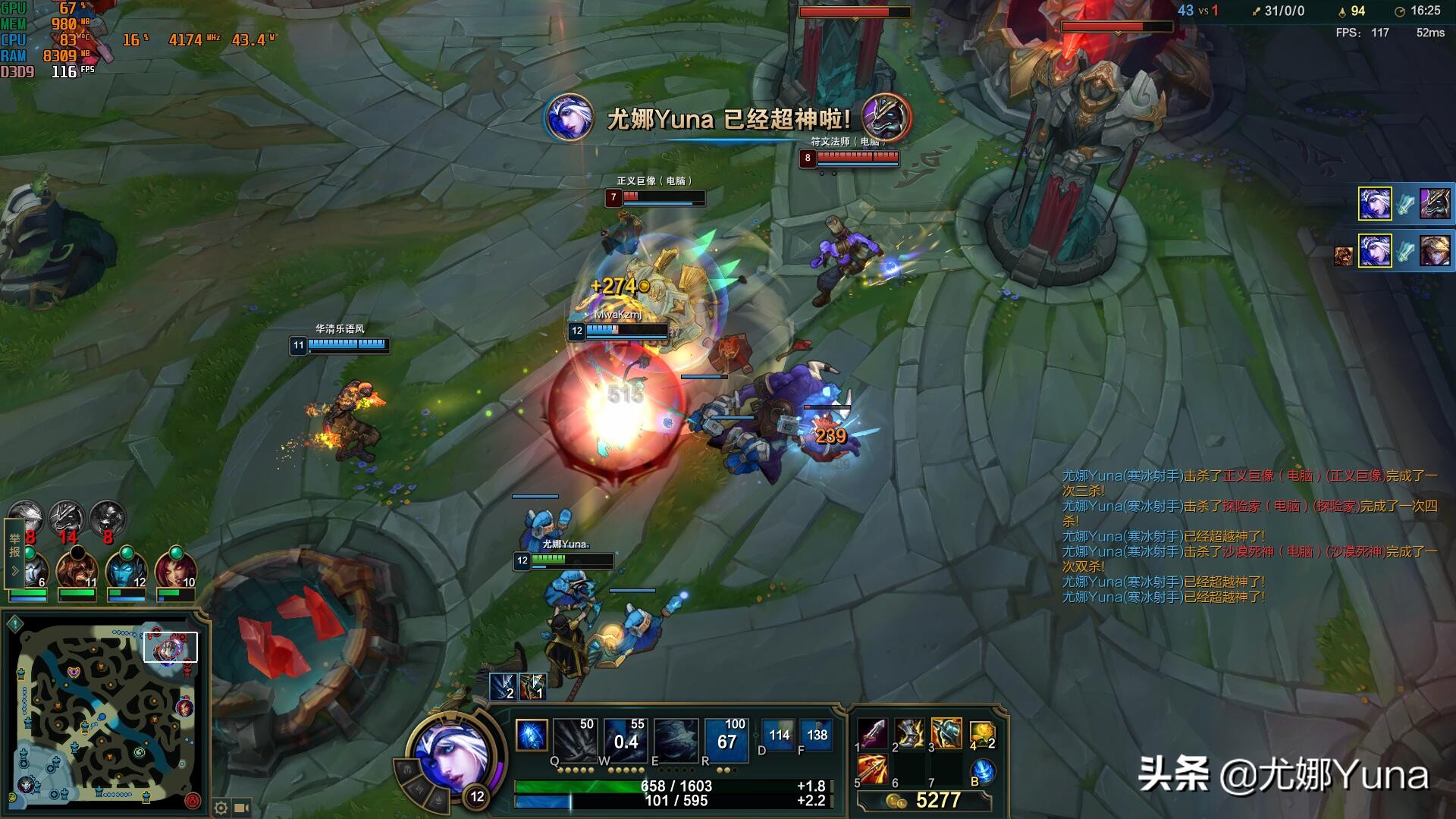This screenshot has height=819, width=1456.
Task: Use the golden flower item in slot 4
Action: pyautogui.click(x=982, y=733)
